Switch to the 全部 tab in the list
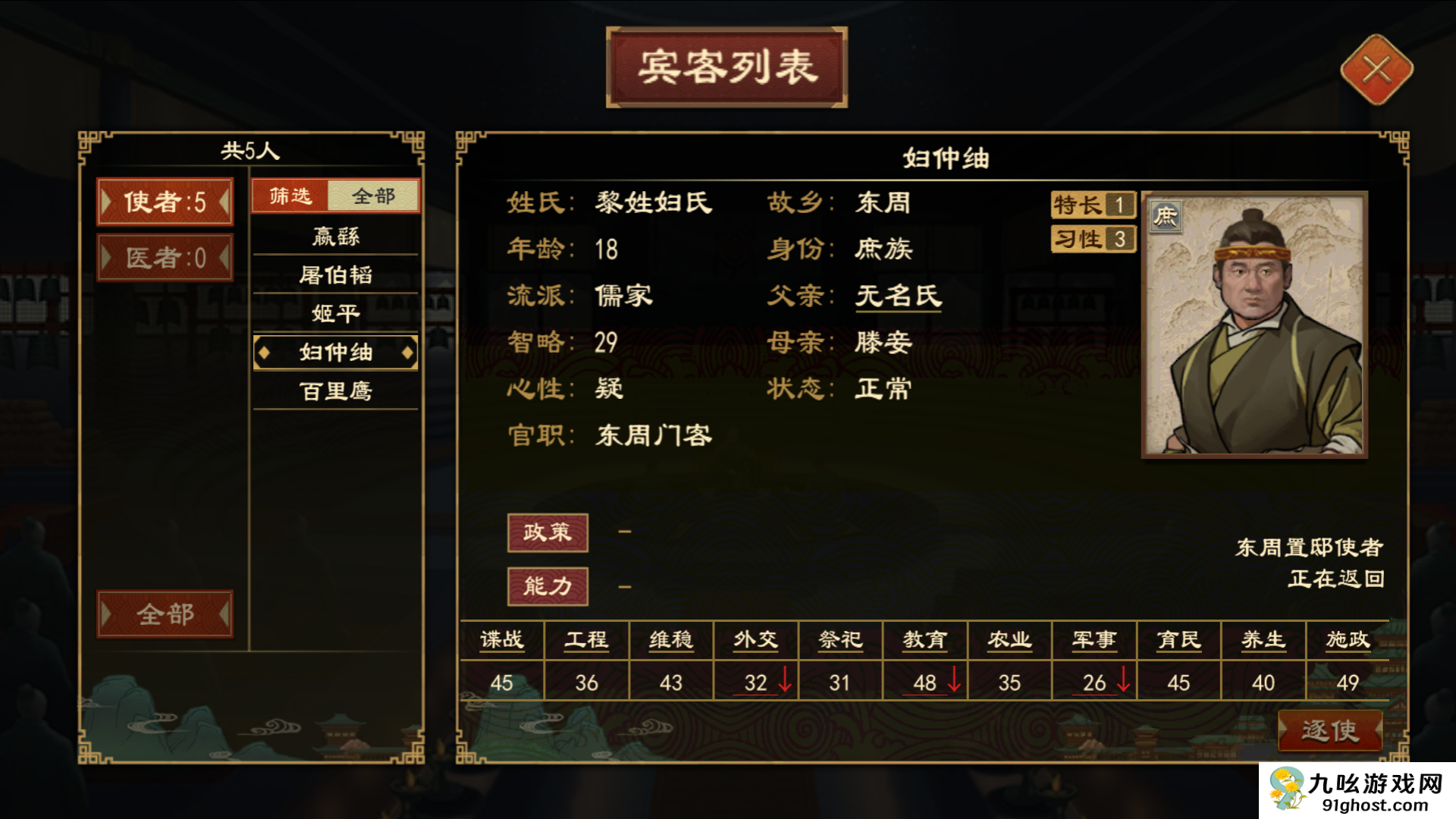This screenshot has width=1456, height=819. click(x=372, y=195)
